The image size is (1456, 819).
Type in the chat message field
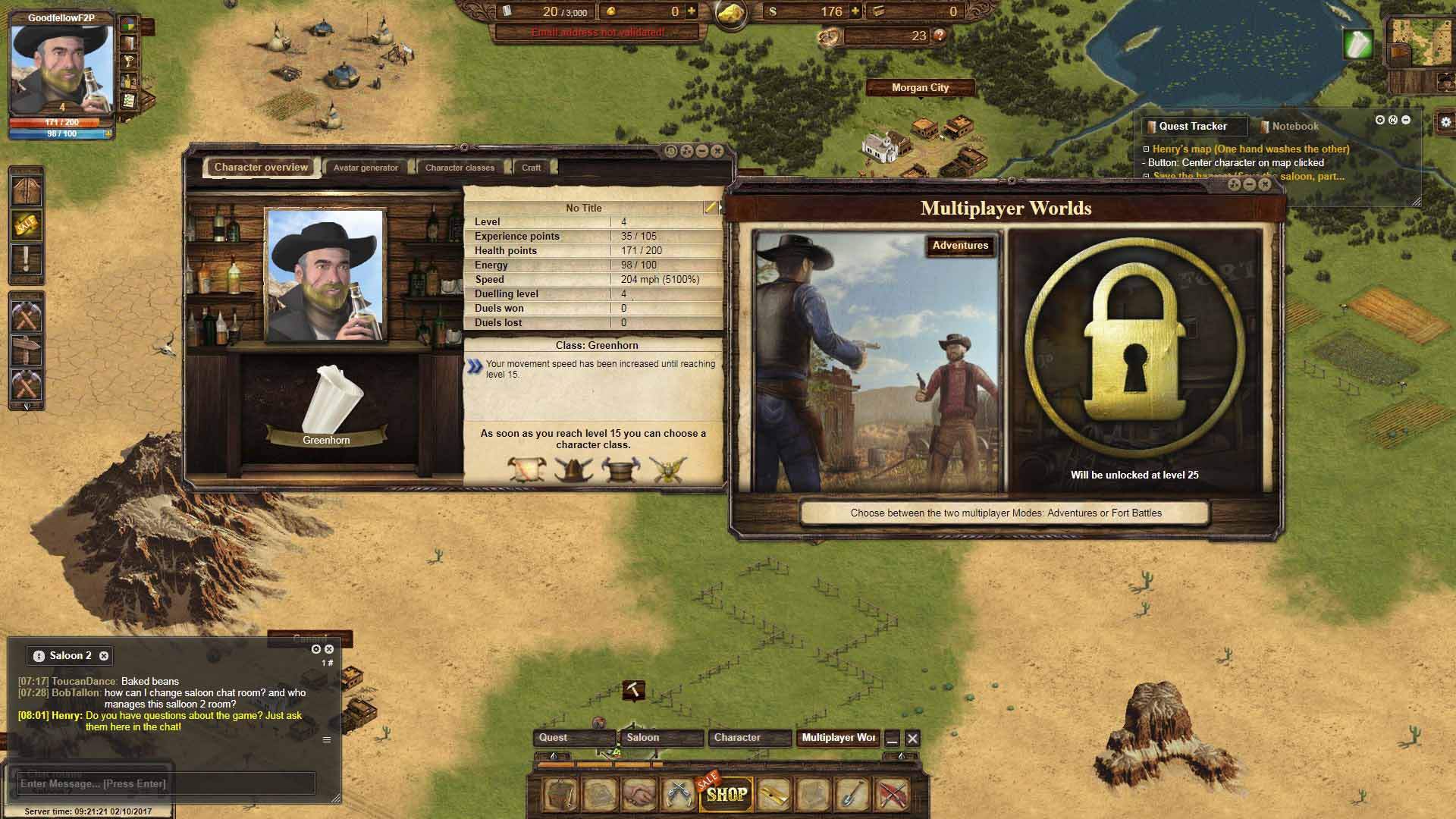[165, 783]
